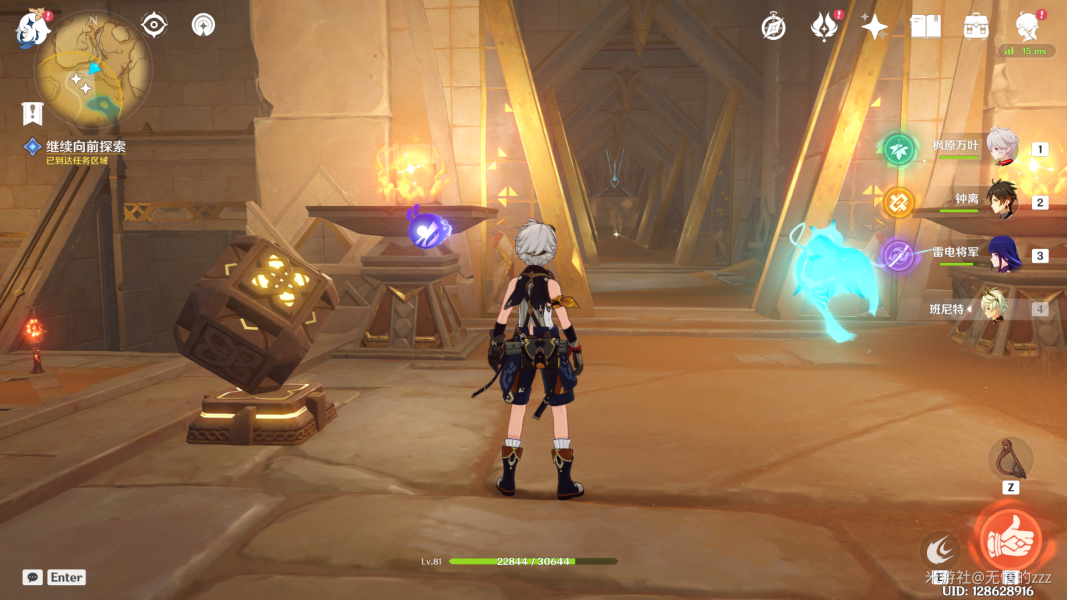The width and height of the screenshot is (1067, 600).
Task: Open the map via the minimap
Action: click(x=93, y=70)
